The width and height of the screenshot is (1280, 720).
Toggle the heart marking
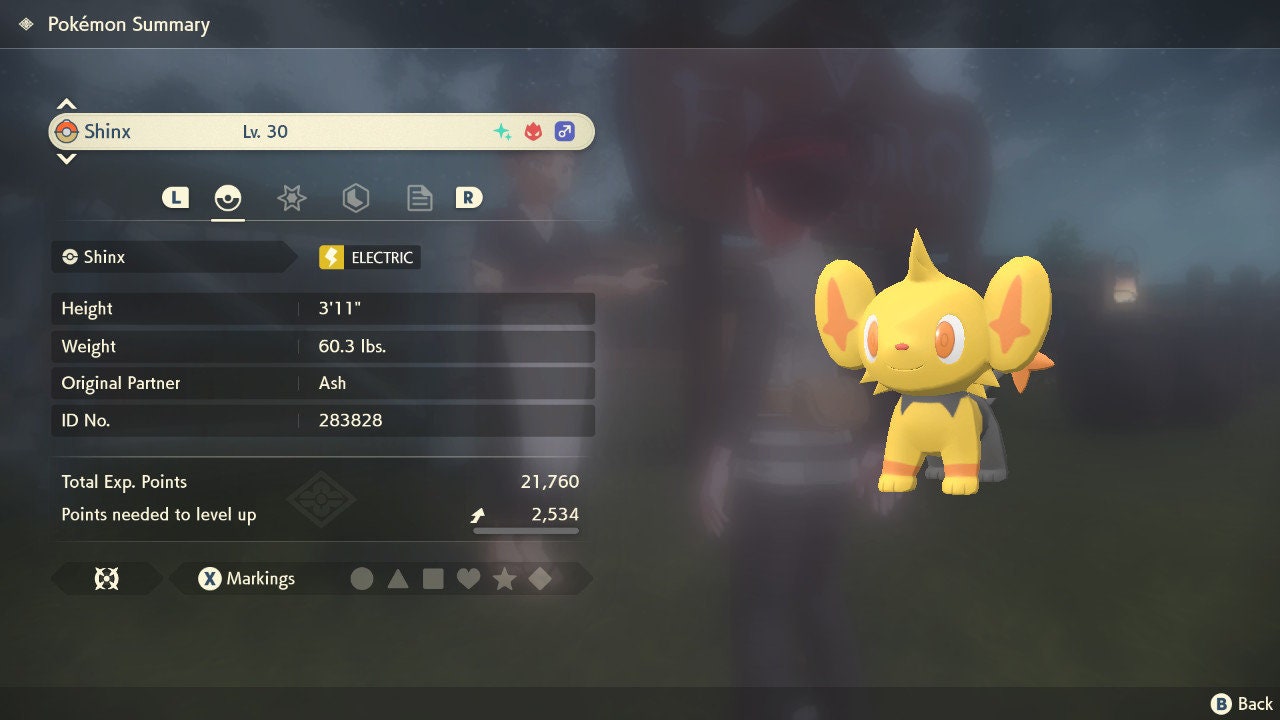[x=469, y=578]
